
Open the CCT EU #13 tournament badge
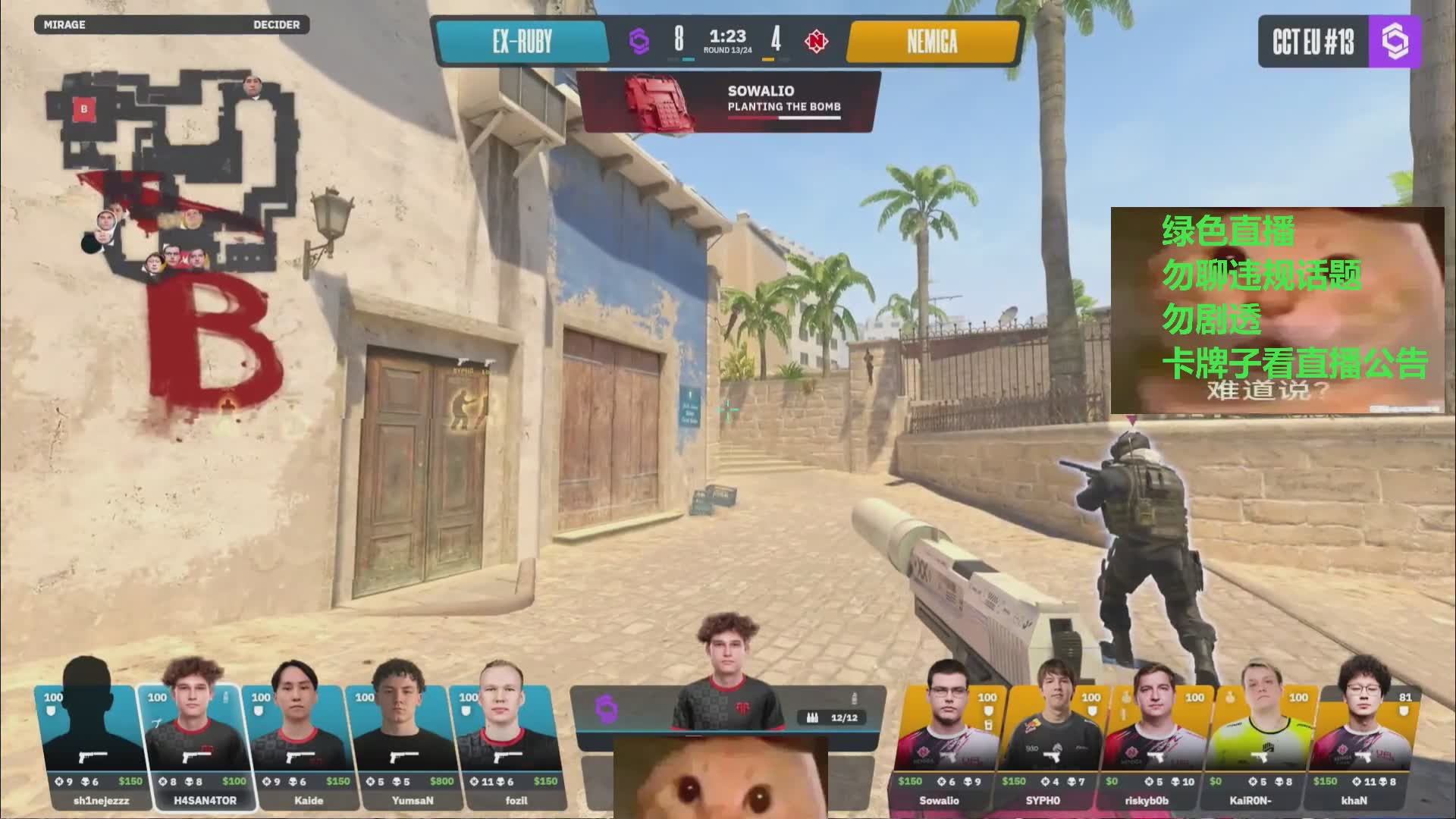[x=1338, y=42]
